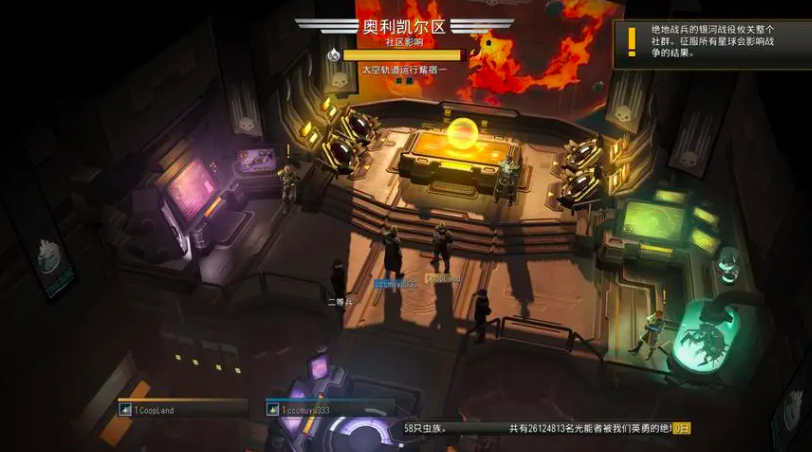Select the CoopLand player panel
This screenshot has height=452, width=812.
click(182, 409)
